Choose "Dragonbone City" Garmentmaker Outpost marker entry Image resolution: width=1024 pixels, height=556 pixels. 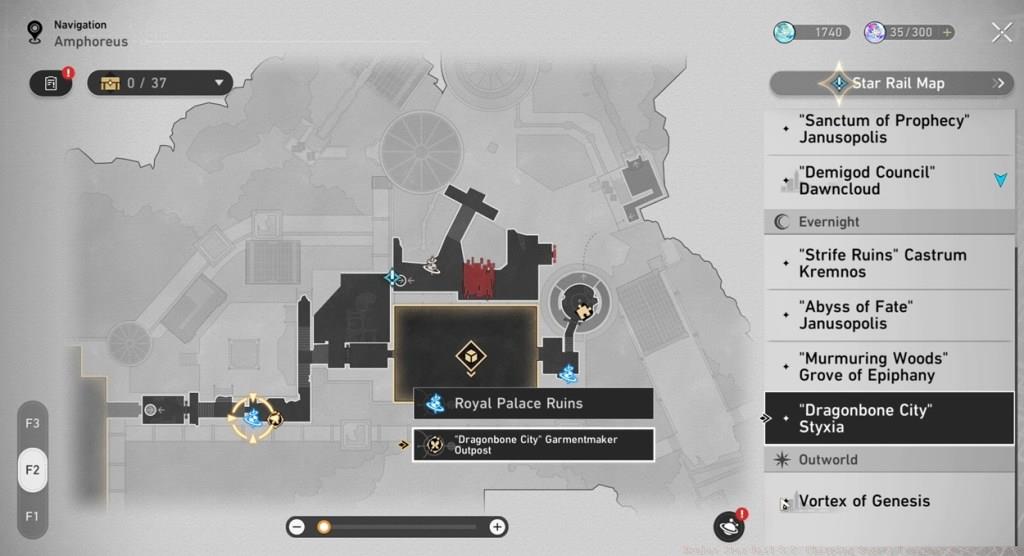(x=533, y=445)
